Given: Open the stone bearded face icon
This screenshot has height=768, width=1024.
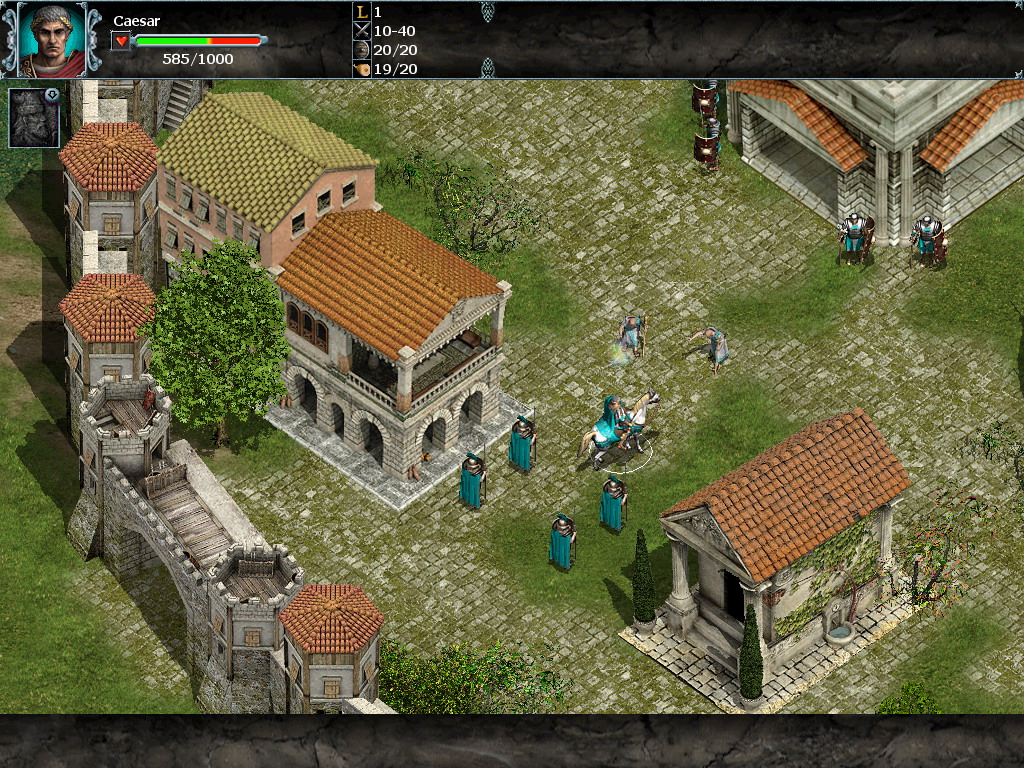Looking at the screenshot, I should click(34, 118).
